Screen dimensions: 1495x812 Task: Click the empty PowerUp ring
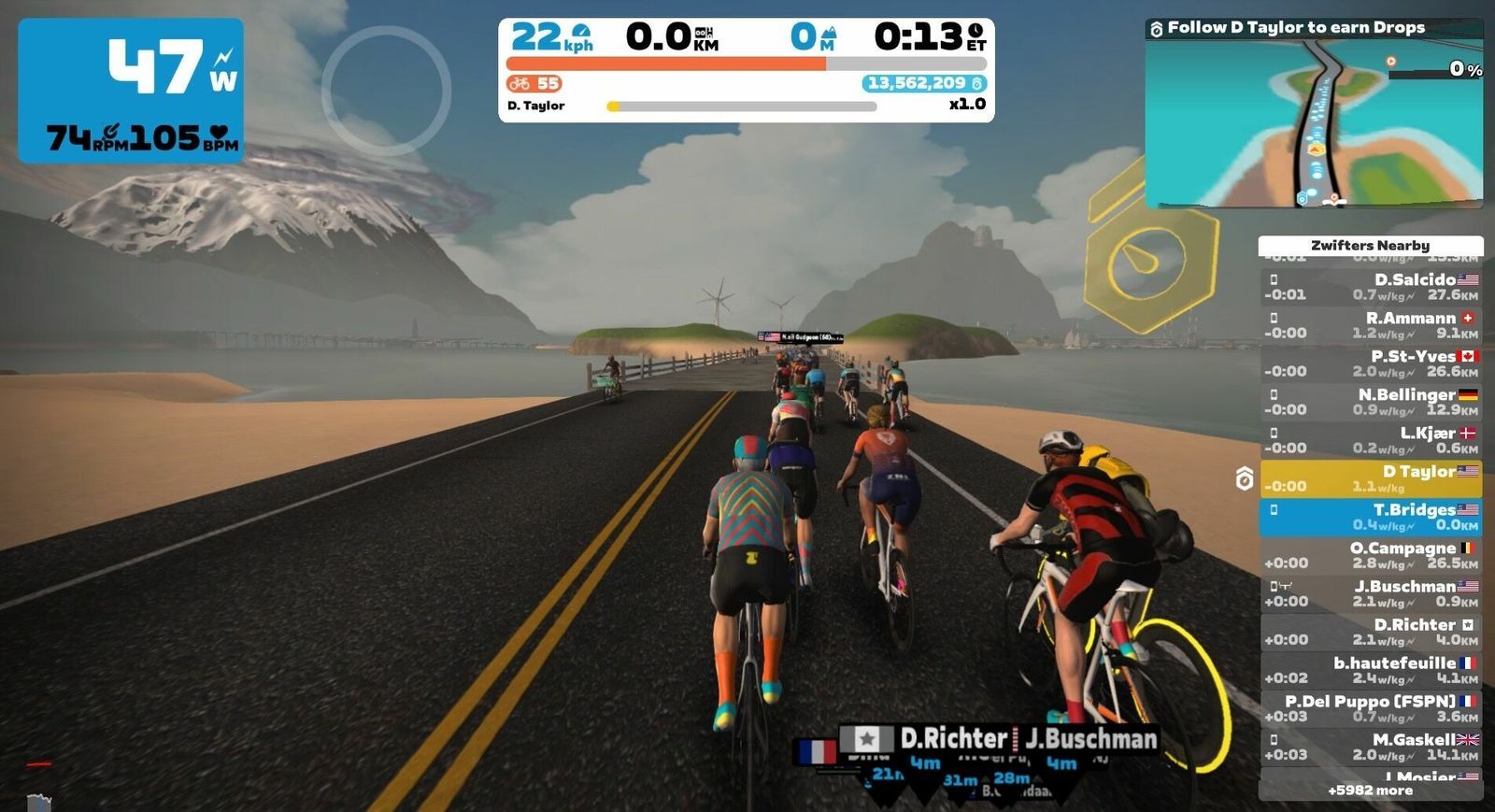pos(387,91)
